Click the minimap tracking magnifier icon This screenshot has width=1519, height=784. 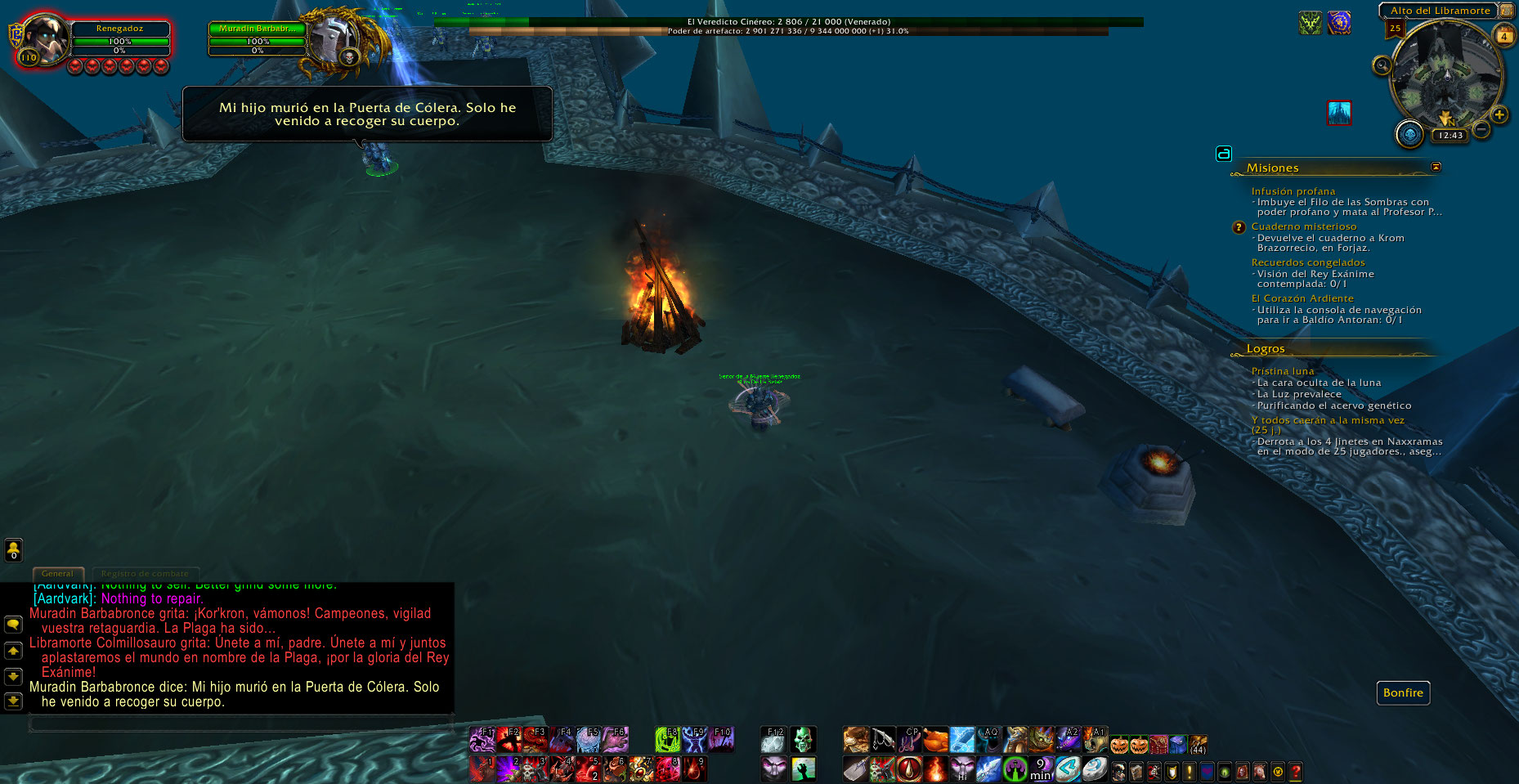[x=1382, y=65]
